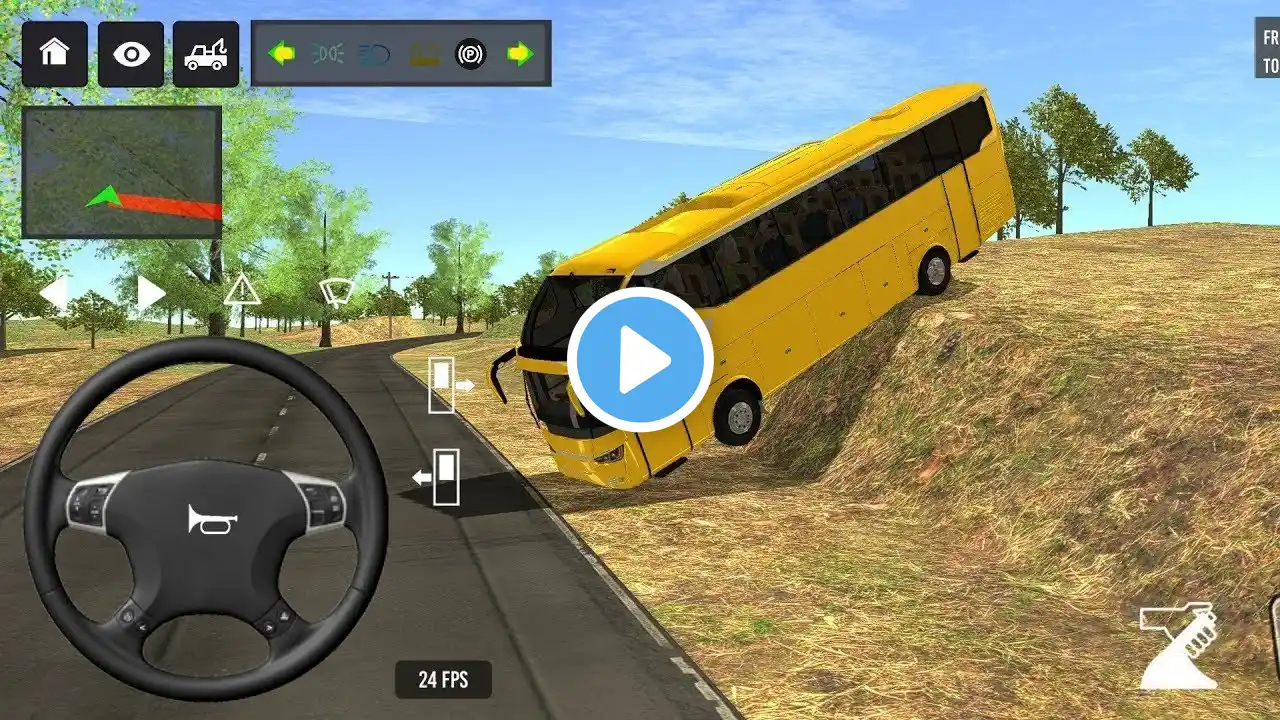This screenshot has height=720, width=1280.
Task: Activate the hazard warning triangle
Action: [x=242, y=290]
